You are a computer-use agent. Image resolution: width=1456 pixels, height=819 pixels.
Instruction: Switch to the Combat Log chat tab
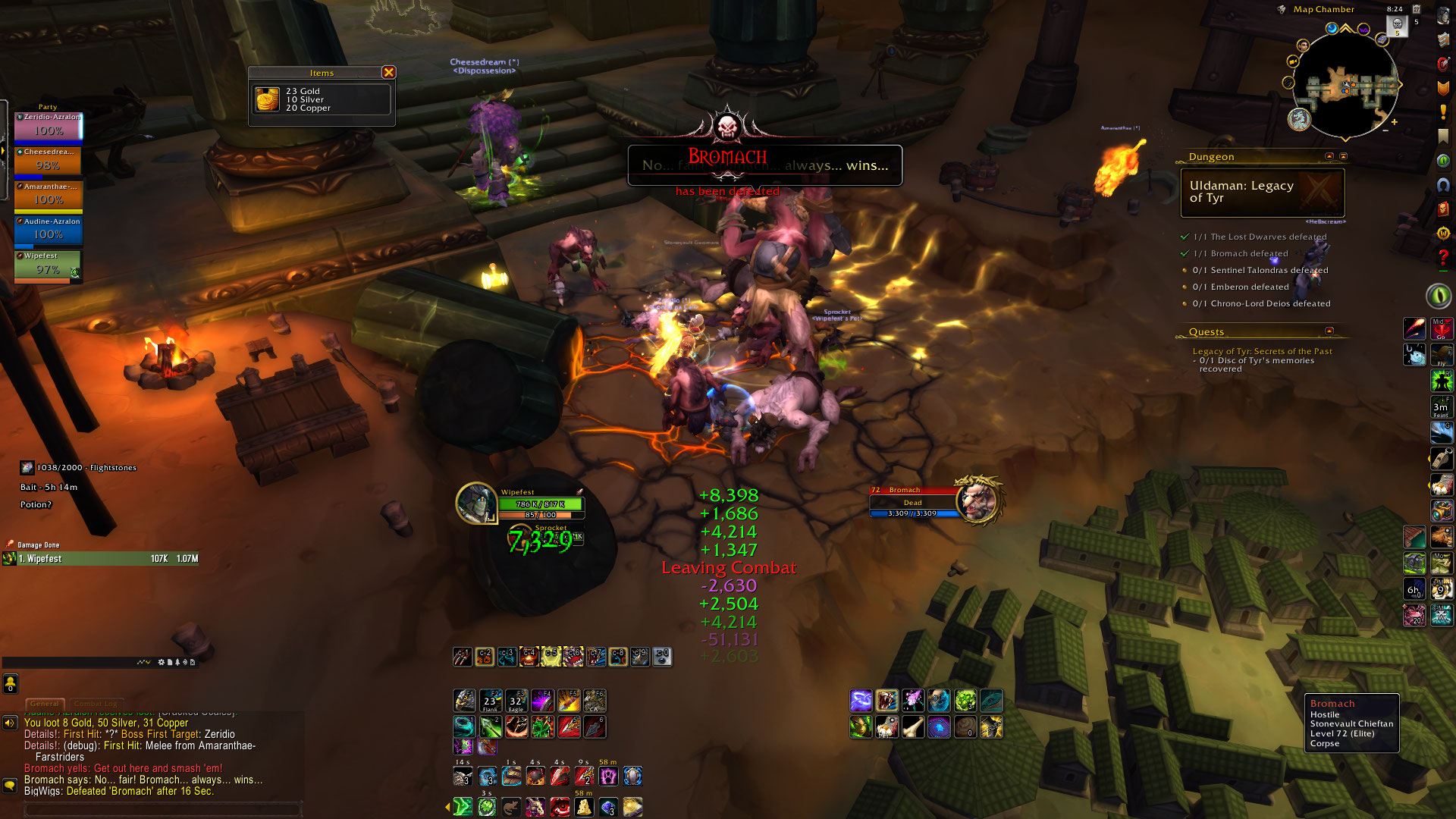pyautogui.click(x=95, y=704)
